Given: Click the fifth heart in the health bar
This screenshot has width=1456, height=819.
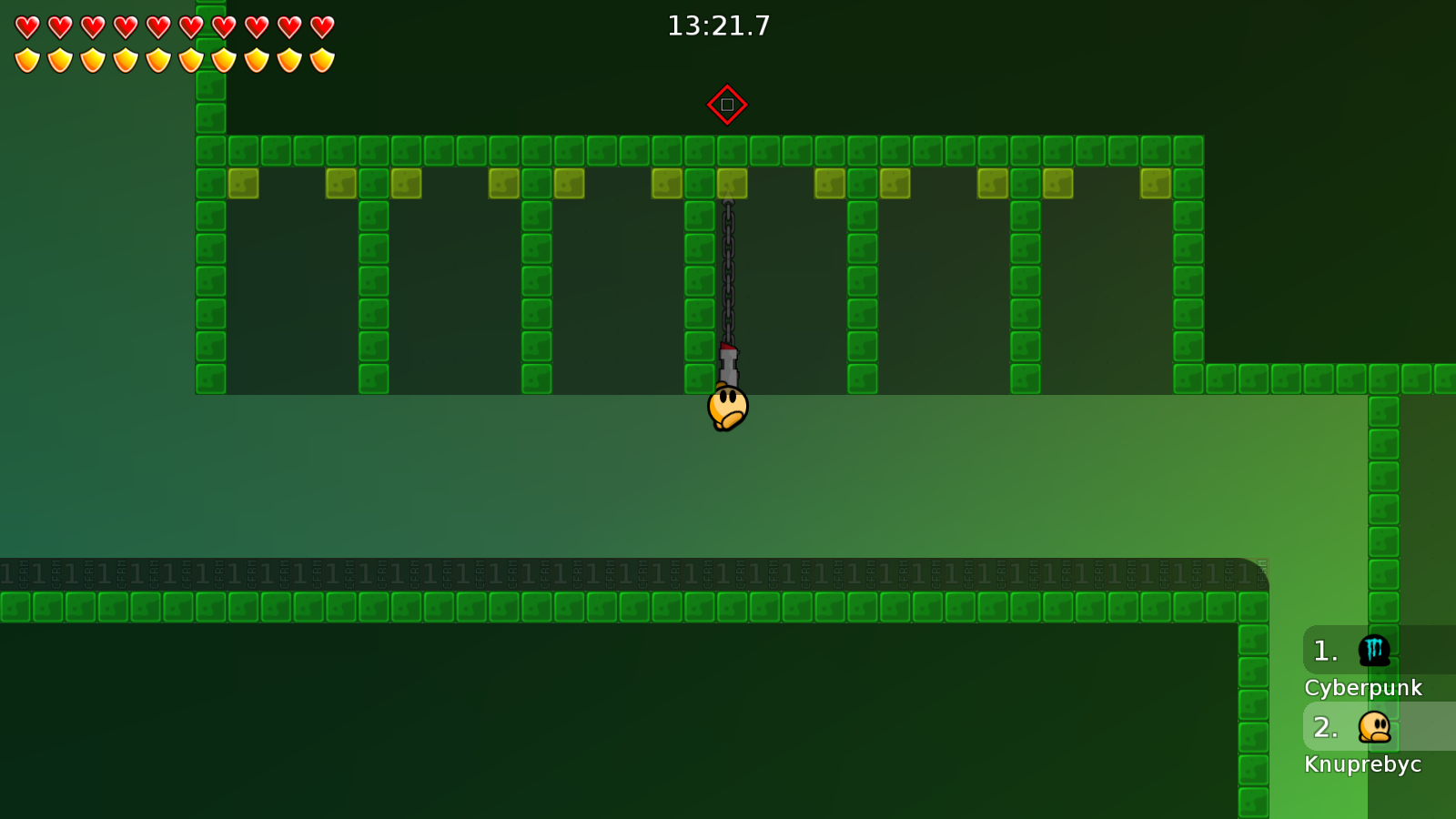Looking at the screenshot, I should (157, 27).
